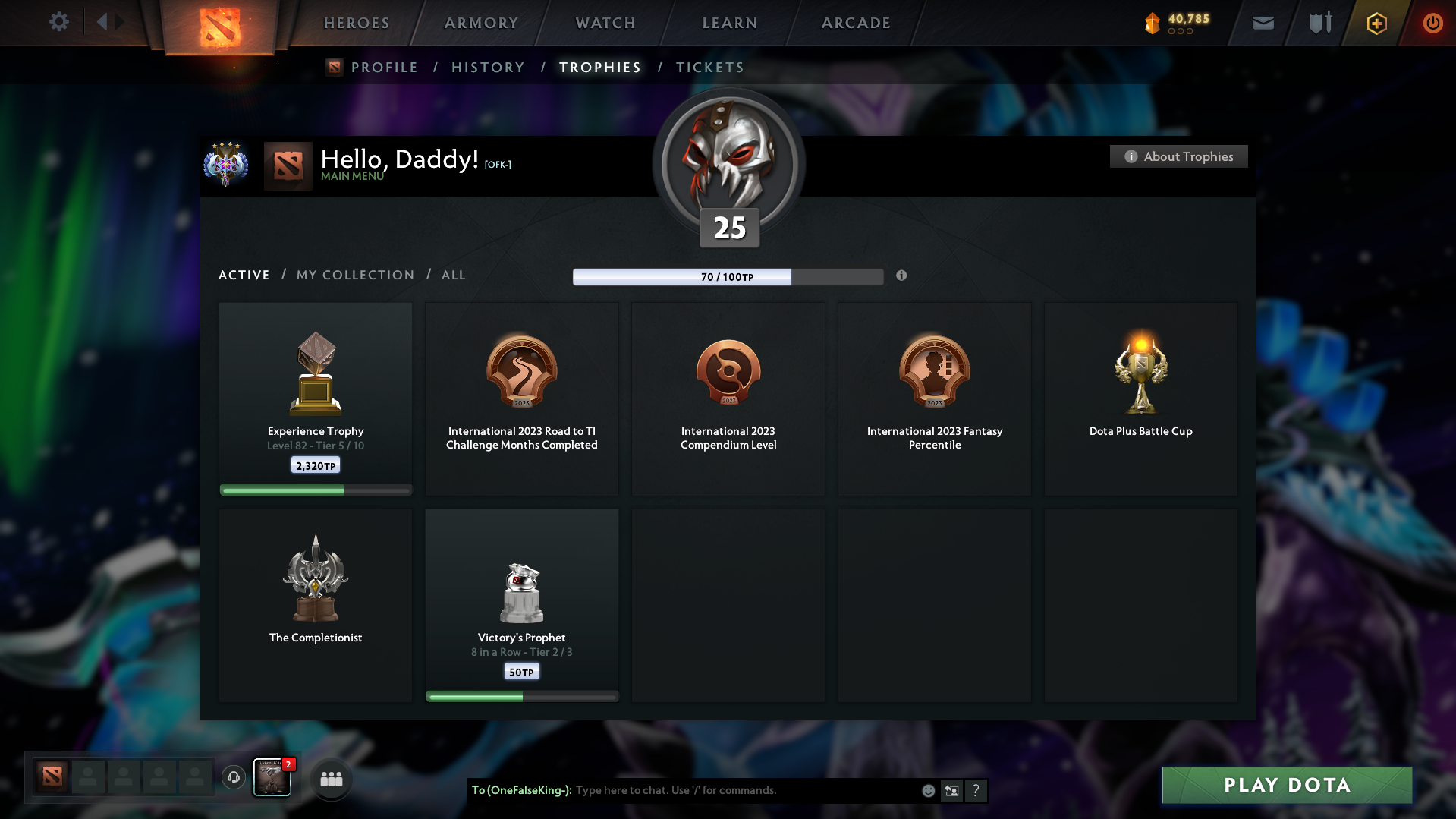Click the power exit icon
Screen dimensions: 1456x819
tap(1432, 24)
